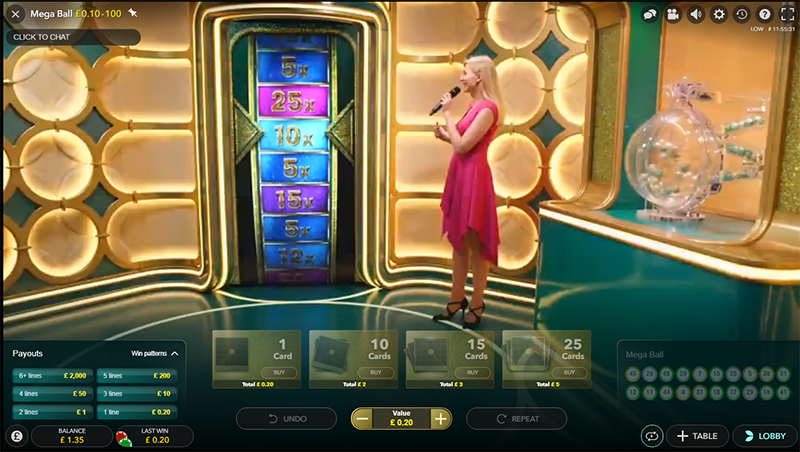Image resolution: width=800 pixels, height=452 pixels.
Task: Decrease card value with minus button
Action: [x=362, y=419]
